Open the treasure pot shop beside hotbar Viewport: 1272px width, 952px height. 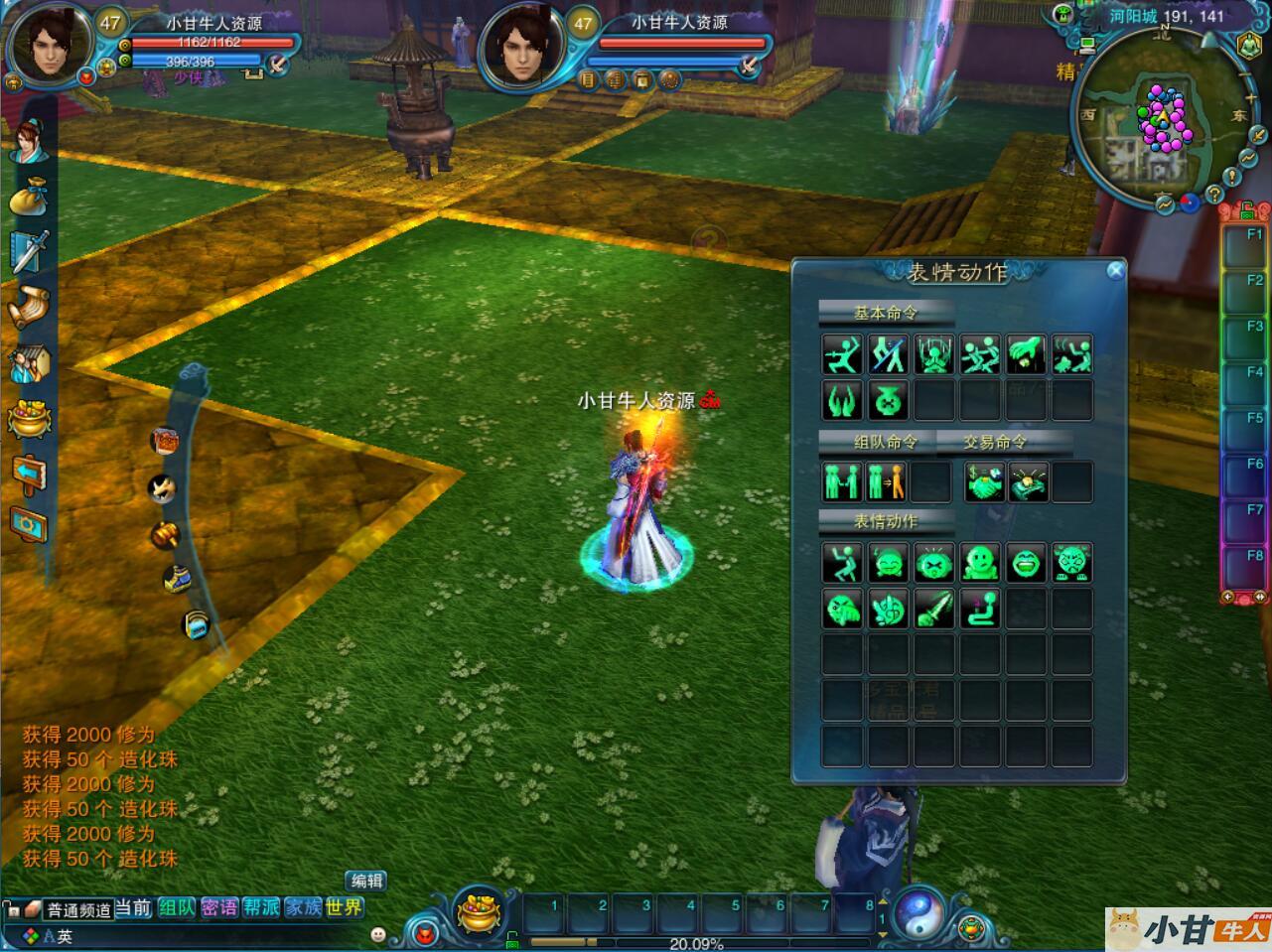[480, 911]
